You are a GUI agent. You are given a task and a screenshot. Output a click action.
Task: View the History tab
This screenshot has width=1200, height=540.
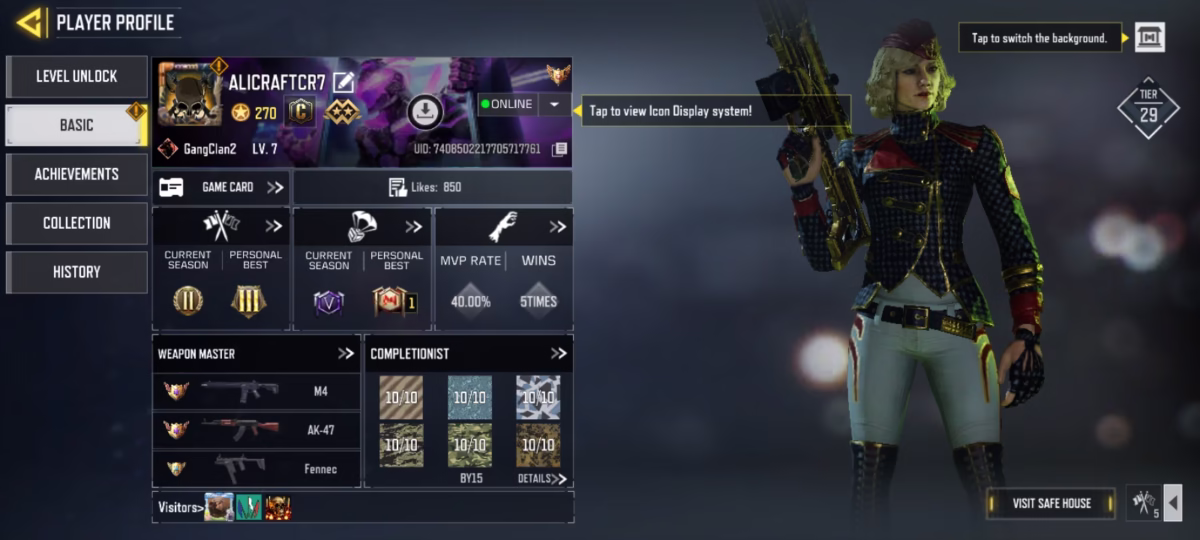(77, 272)
